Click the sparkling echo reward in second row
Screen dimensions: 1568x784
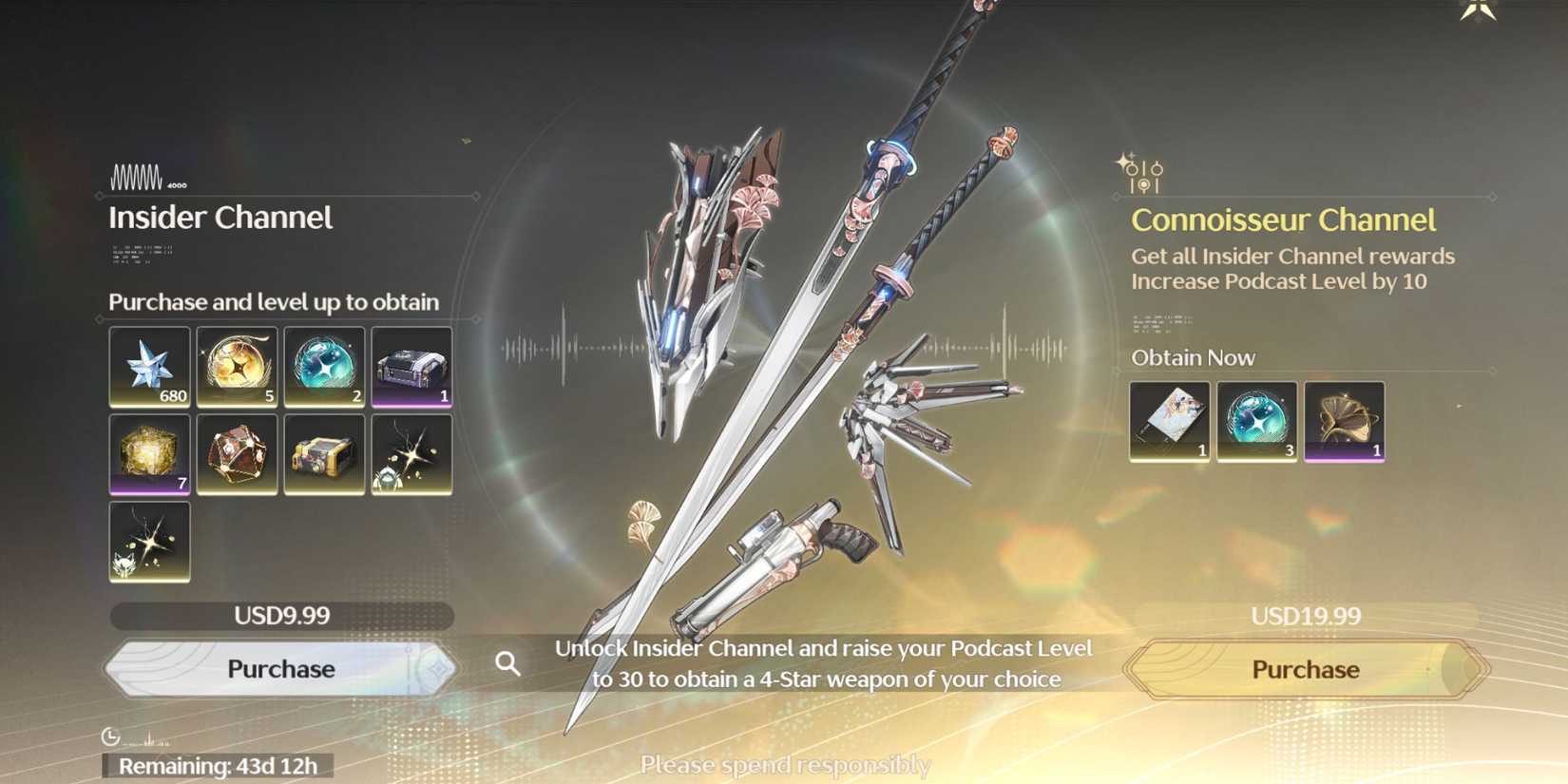click(x=410, y=455)
